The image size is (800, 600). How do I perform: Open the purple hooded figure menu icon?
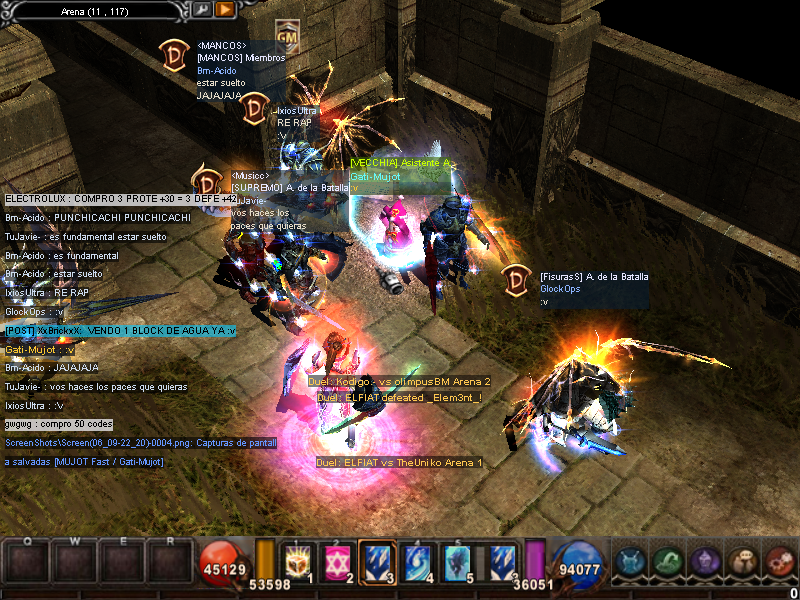pyautogui.click(x=705, y=562)
